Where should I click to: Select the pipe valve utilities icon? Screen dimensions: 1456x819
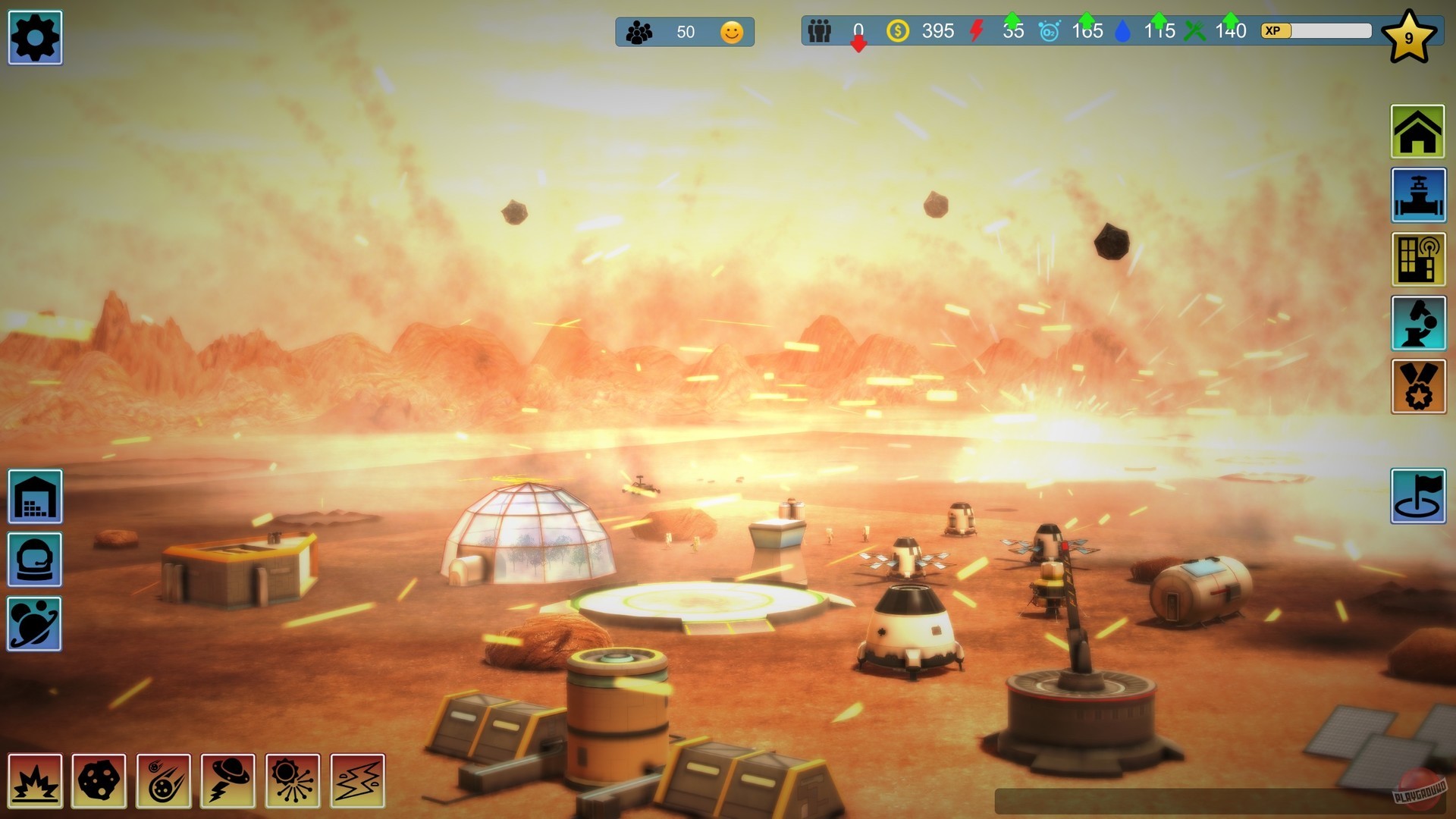[1417, 195]
